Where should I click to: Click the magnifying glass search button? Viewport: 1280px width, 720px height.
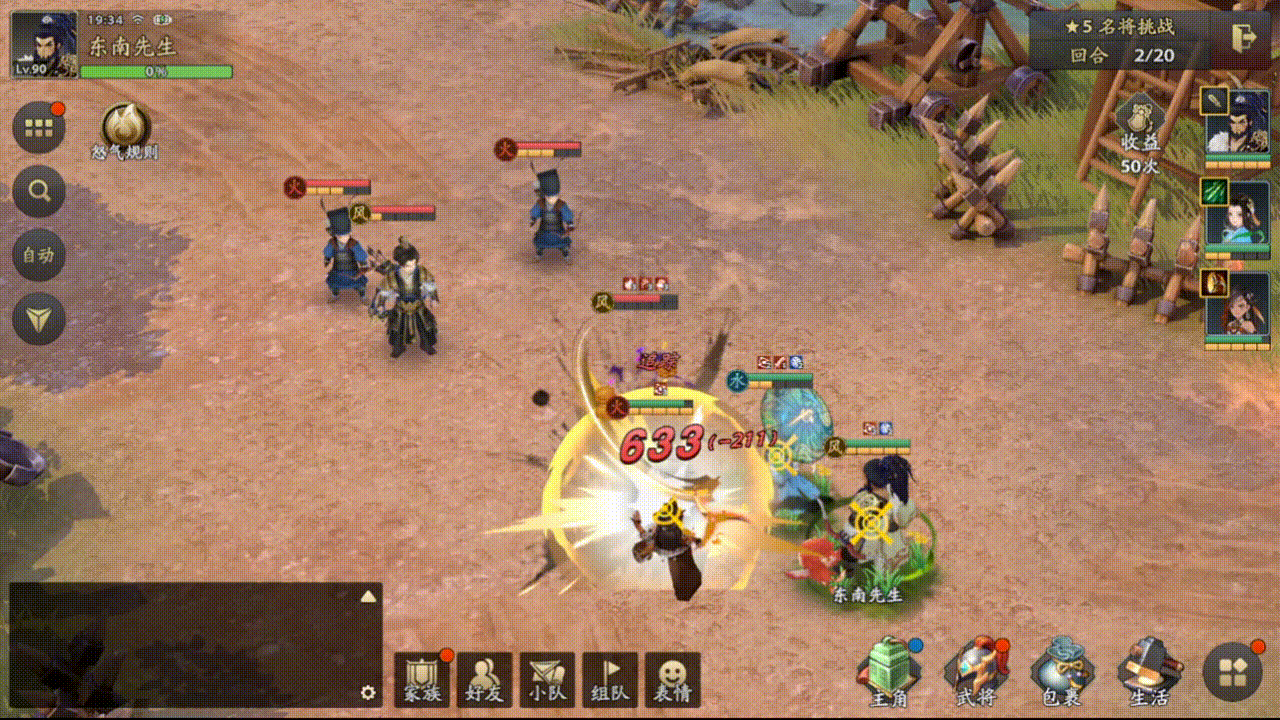coord(39,191)
